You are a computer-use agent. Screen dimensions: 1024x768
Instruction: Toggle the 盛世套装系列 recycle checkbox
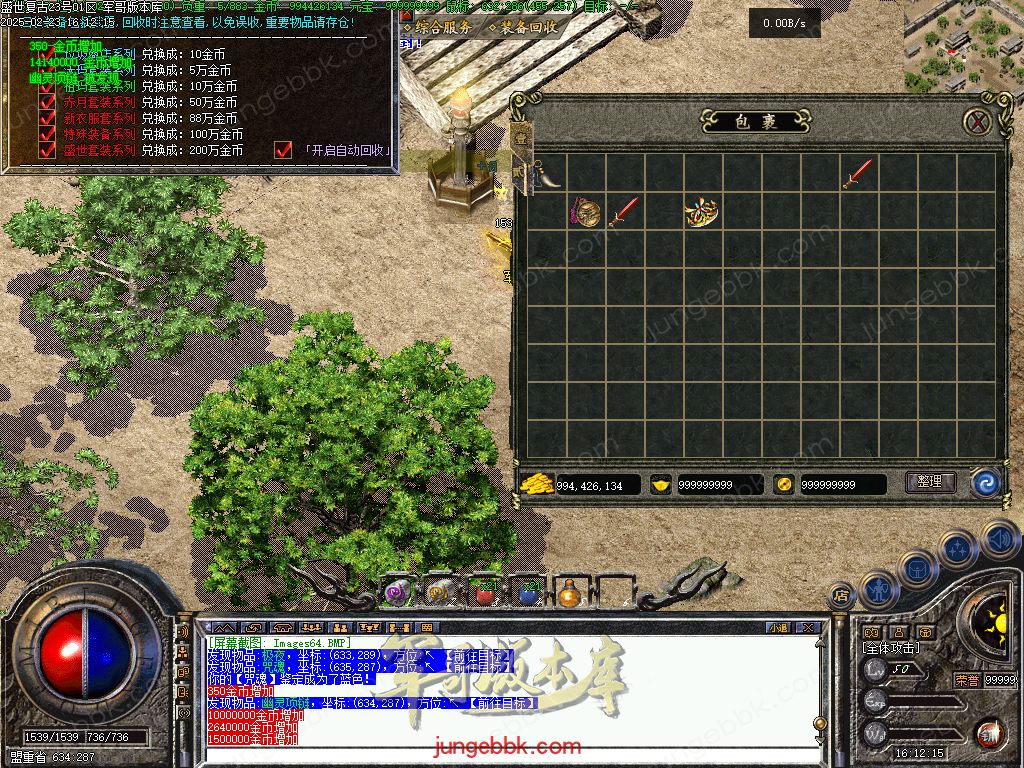pos(47,150)
